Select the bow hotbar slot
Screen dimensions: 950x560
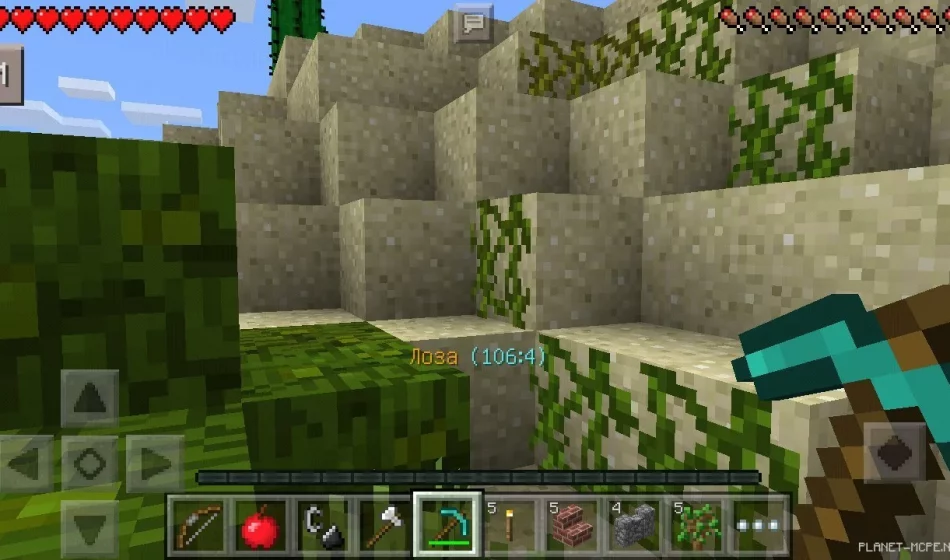(199, 524)
